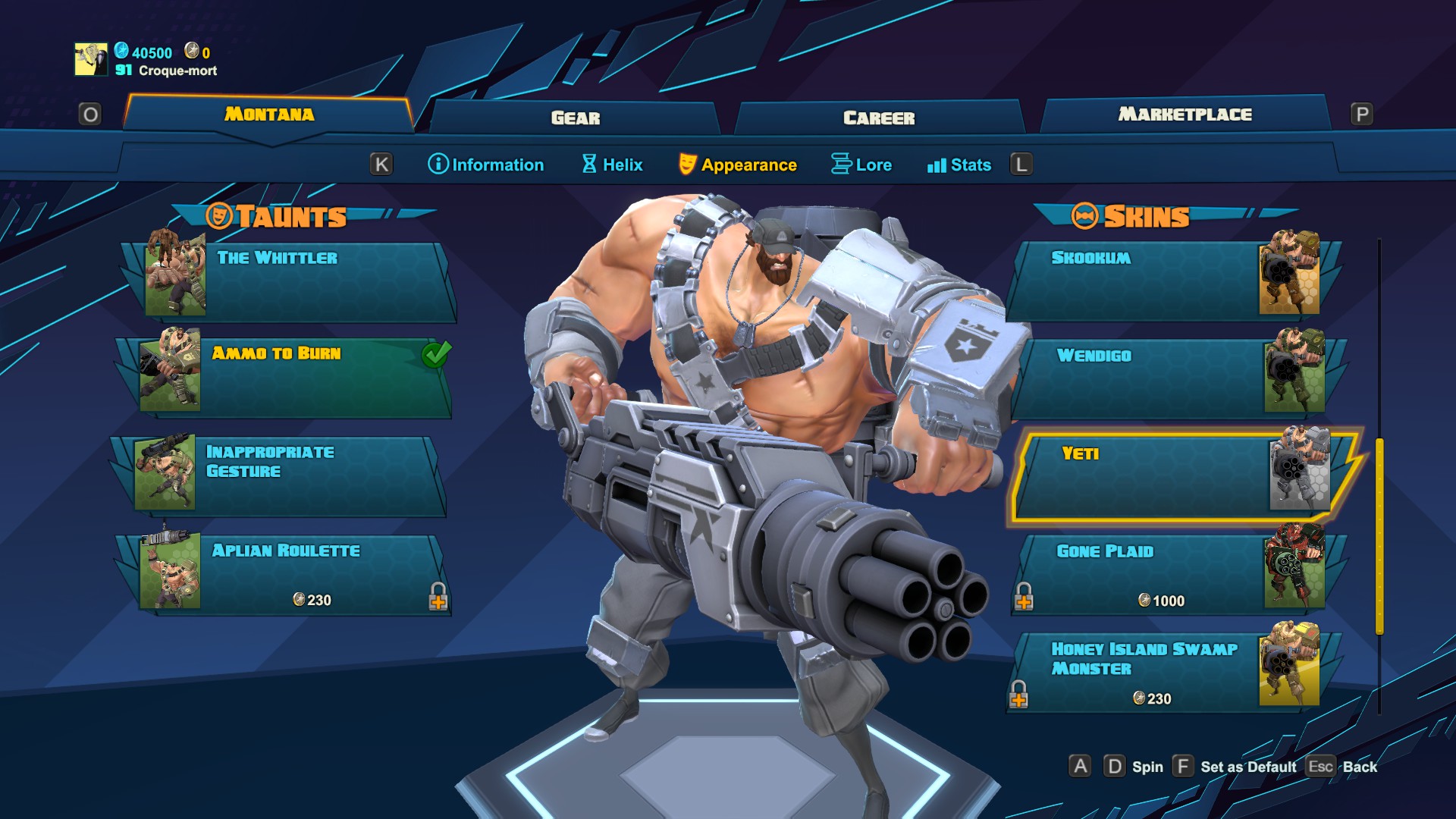Pick the Yeti skin
The image size is (1456, 819).
(x=1175, y=476)
